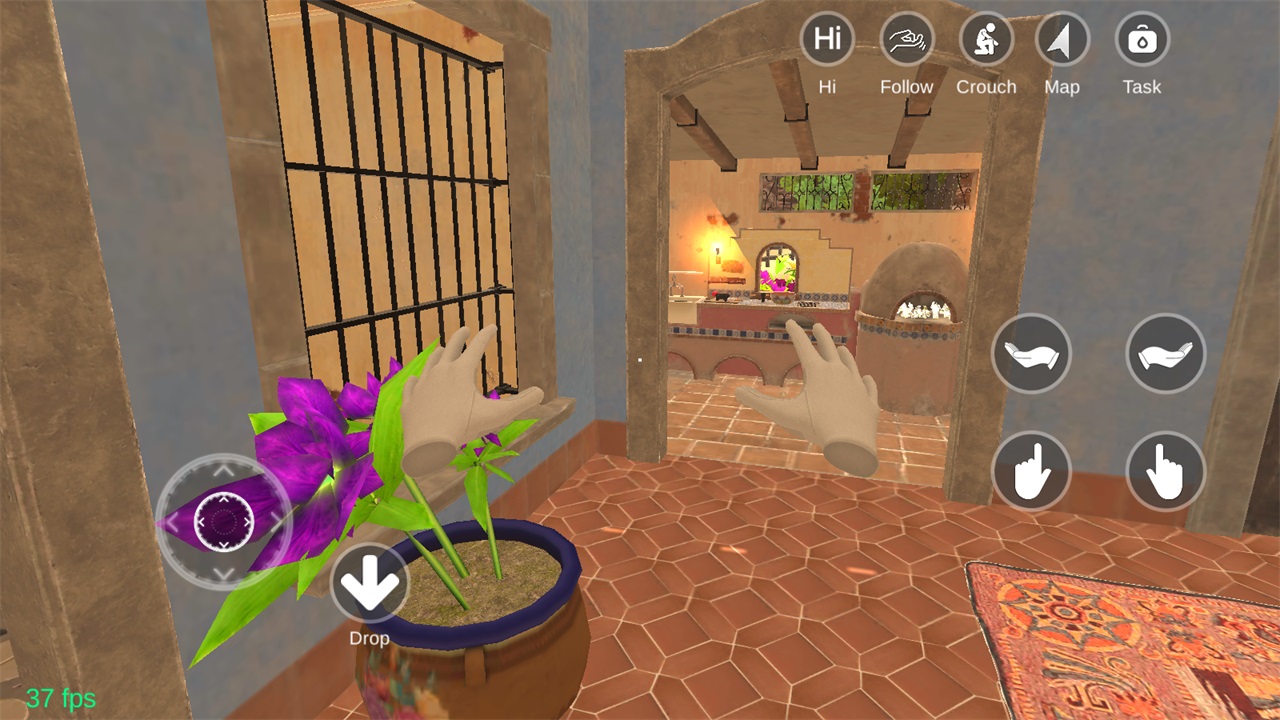Drop the held flower pot

pyautogui.click(x=369, y=583)
